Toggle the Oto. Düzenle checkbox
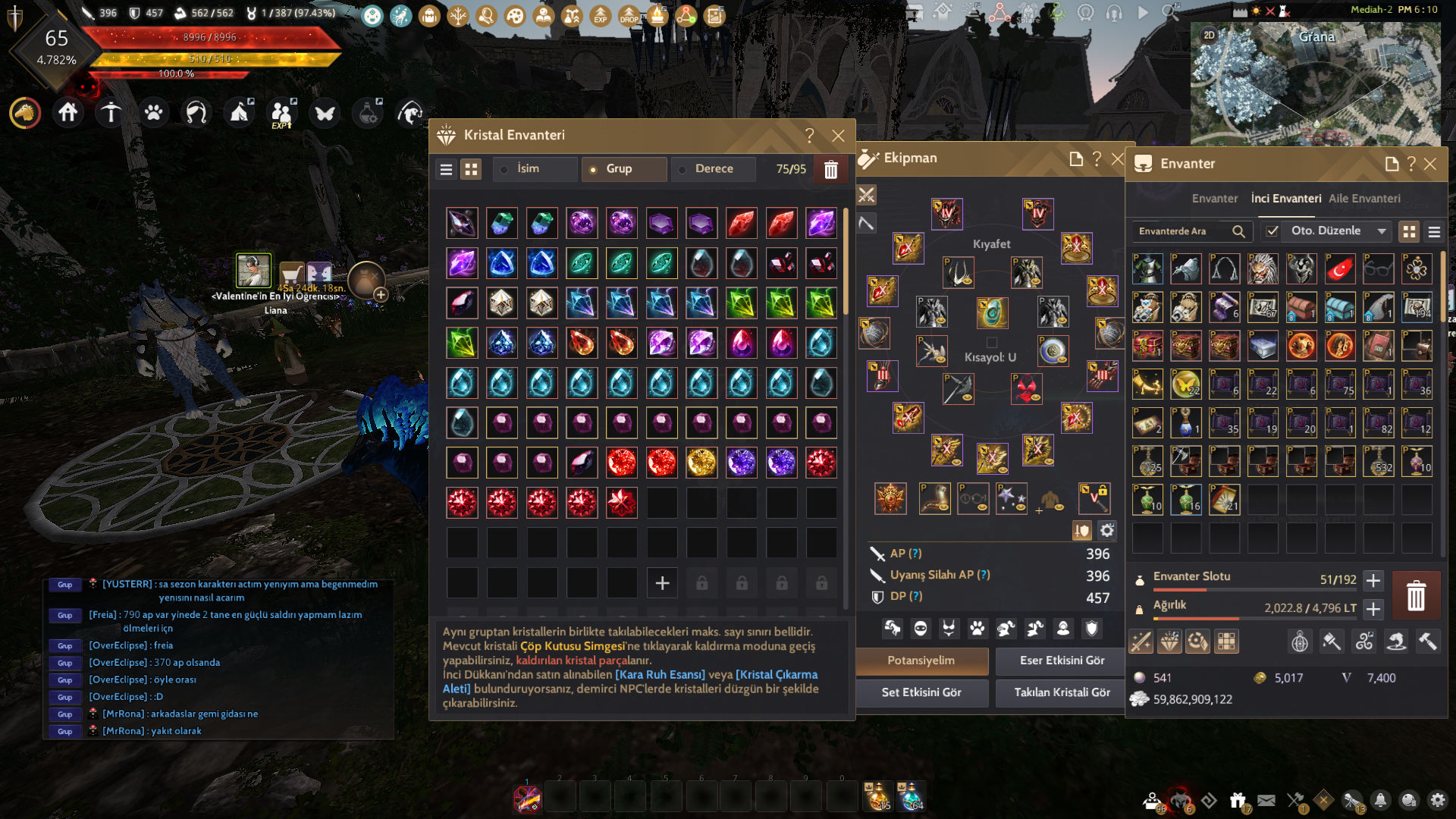The height and width of the screenshot is (819, 1456). [x=1272, y=231]
